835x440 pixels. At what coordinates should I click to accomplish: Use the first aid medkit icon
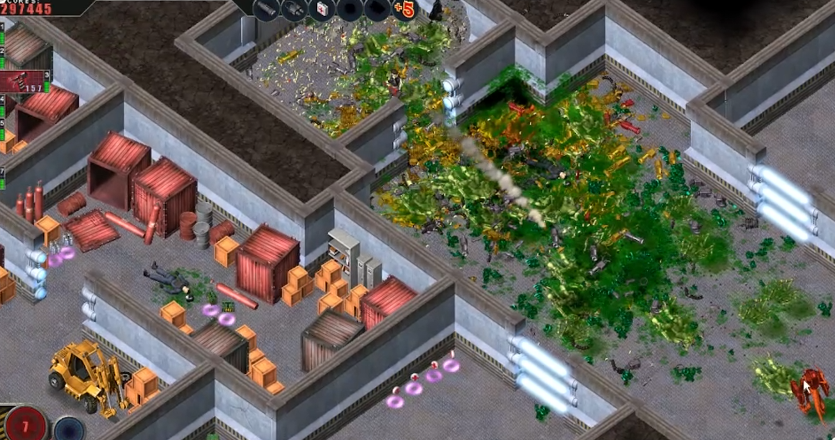pos(323,9)
